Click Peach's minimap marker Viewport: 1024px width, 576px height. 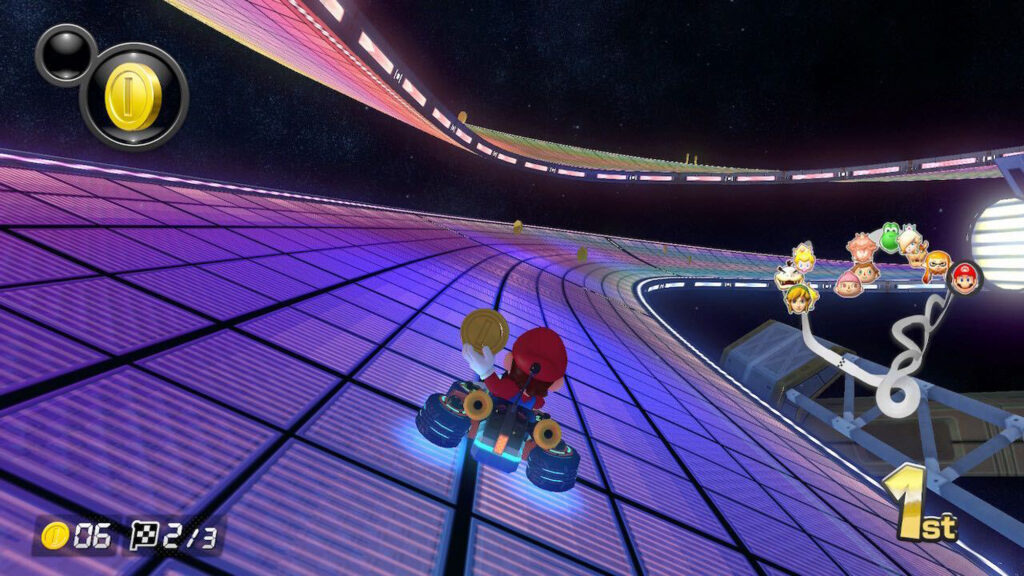(803, 257)
